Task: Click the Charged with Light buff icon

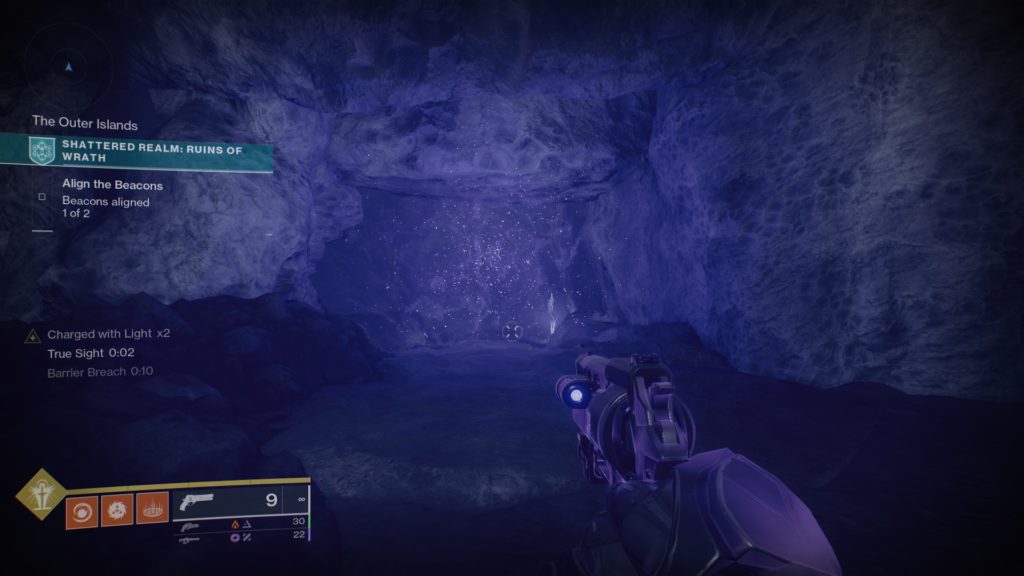Action: coord(32,334)
